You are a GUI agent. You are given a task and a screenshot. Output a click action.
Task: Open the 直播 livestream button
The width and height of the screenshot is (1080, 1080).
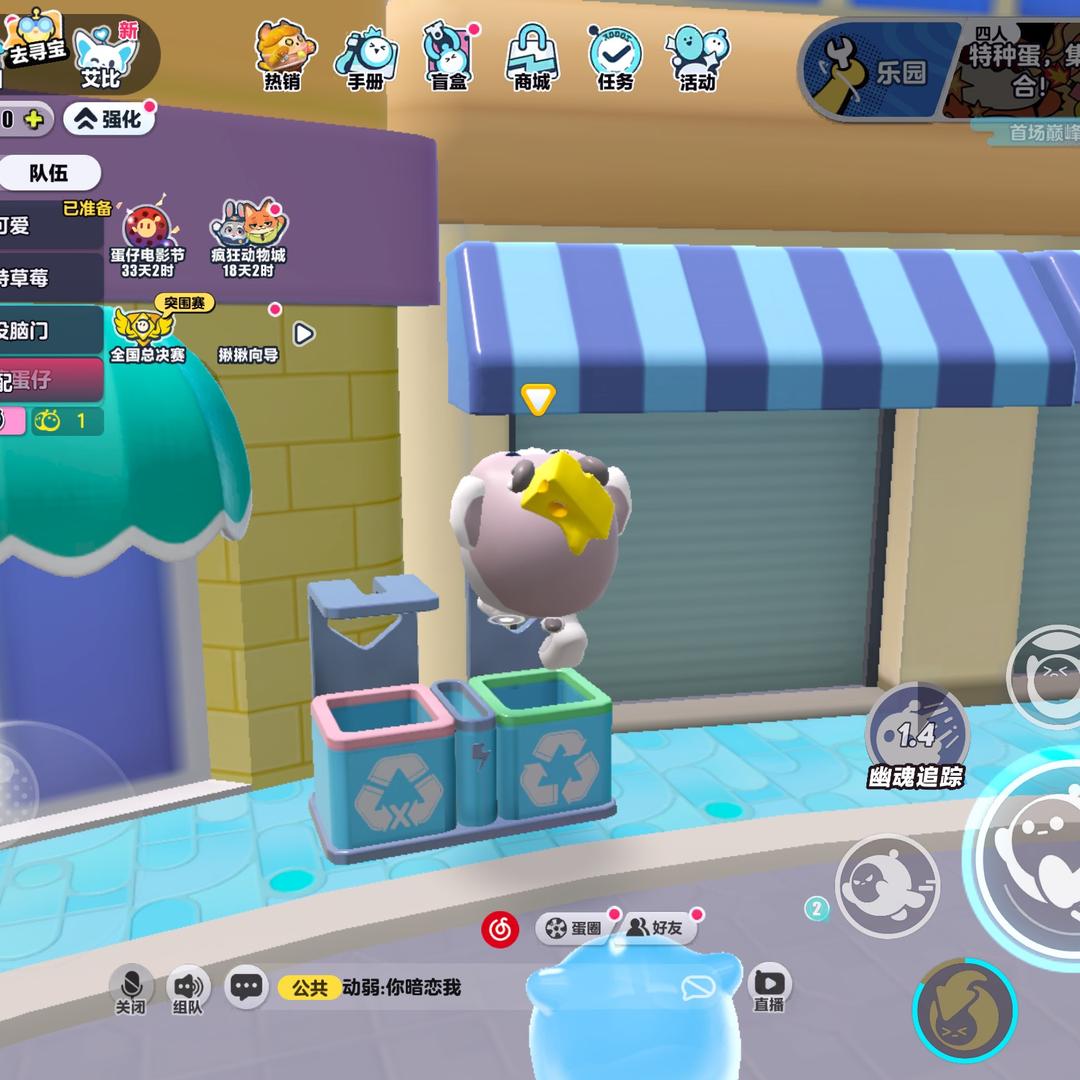point(769,988)
